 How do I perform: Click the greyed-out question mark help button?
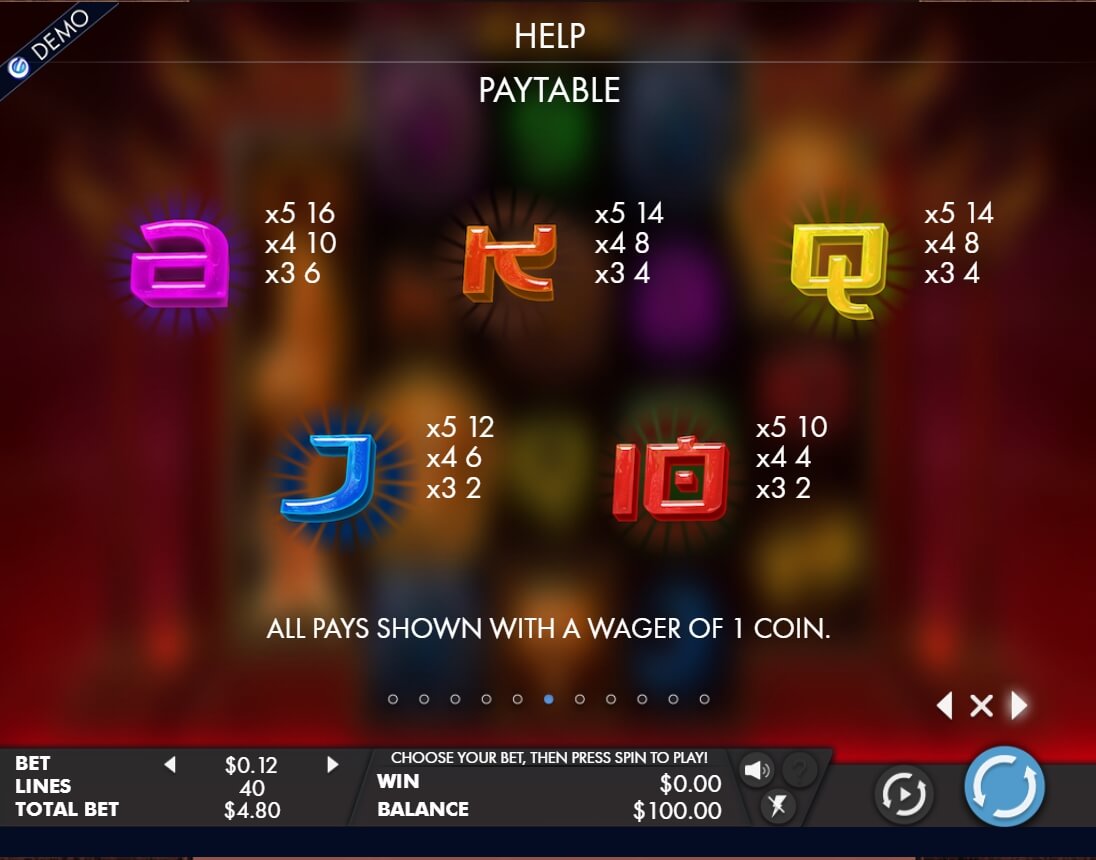click(x=799, y=769)
